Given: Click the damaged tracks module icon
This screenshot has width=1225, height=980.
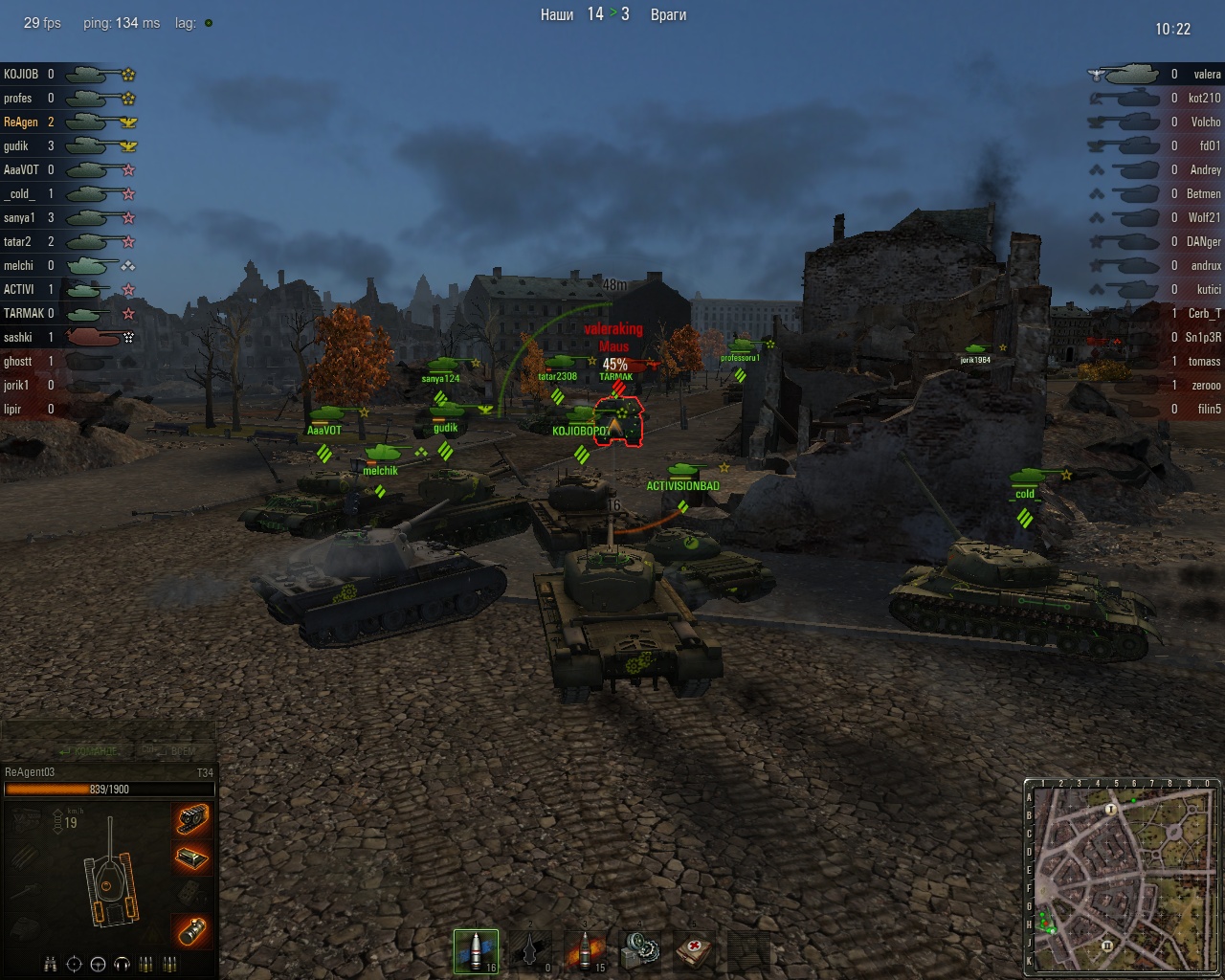Looking at the screenshot, I should pos(192,818).
